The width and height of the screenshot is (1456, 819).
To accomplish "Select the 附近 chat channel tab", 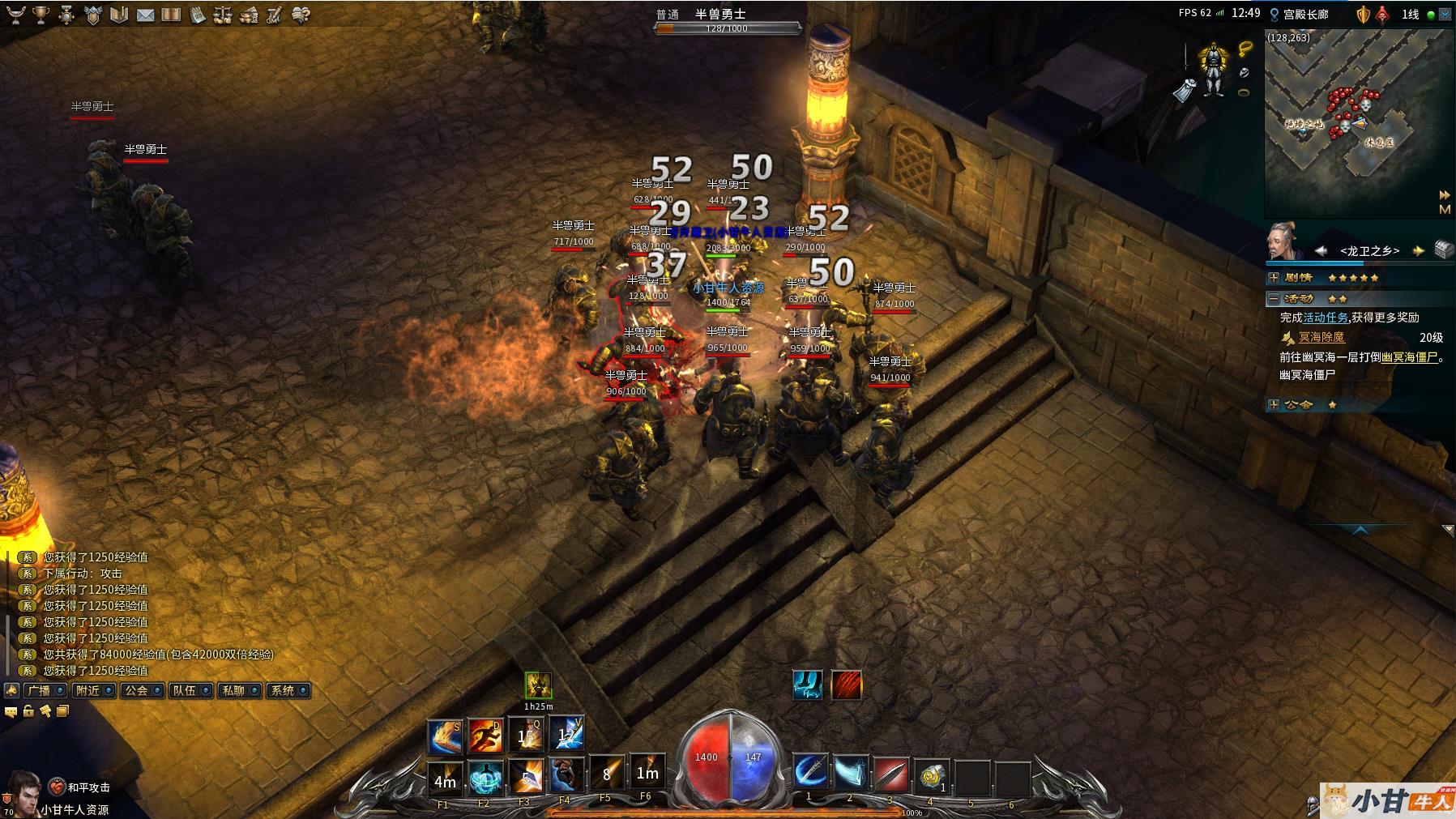I will 93,691.
